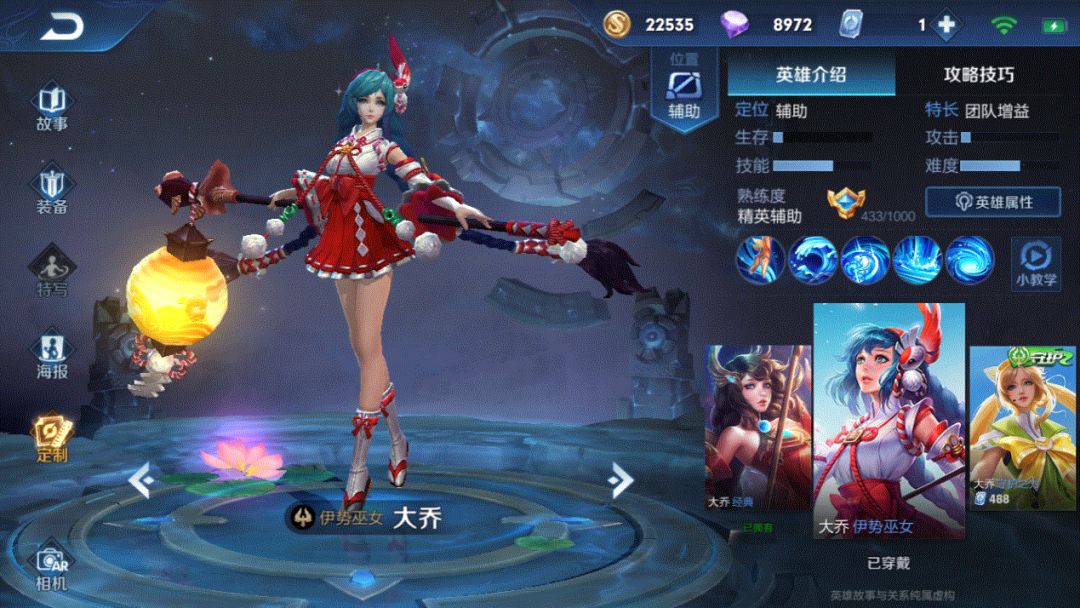The height and width of the screenshot is (608, 1080).
Task: Open the 辅助 position badge
Action: (684, 92)
